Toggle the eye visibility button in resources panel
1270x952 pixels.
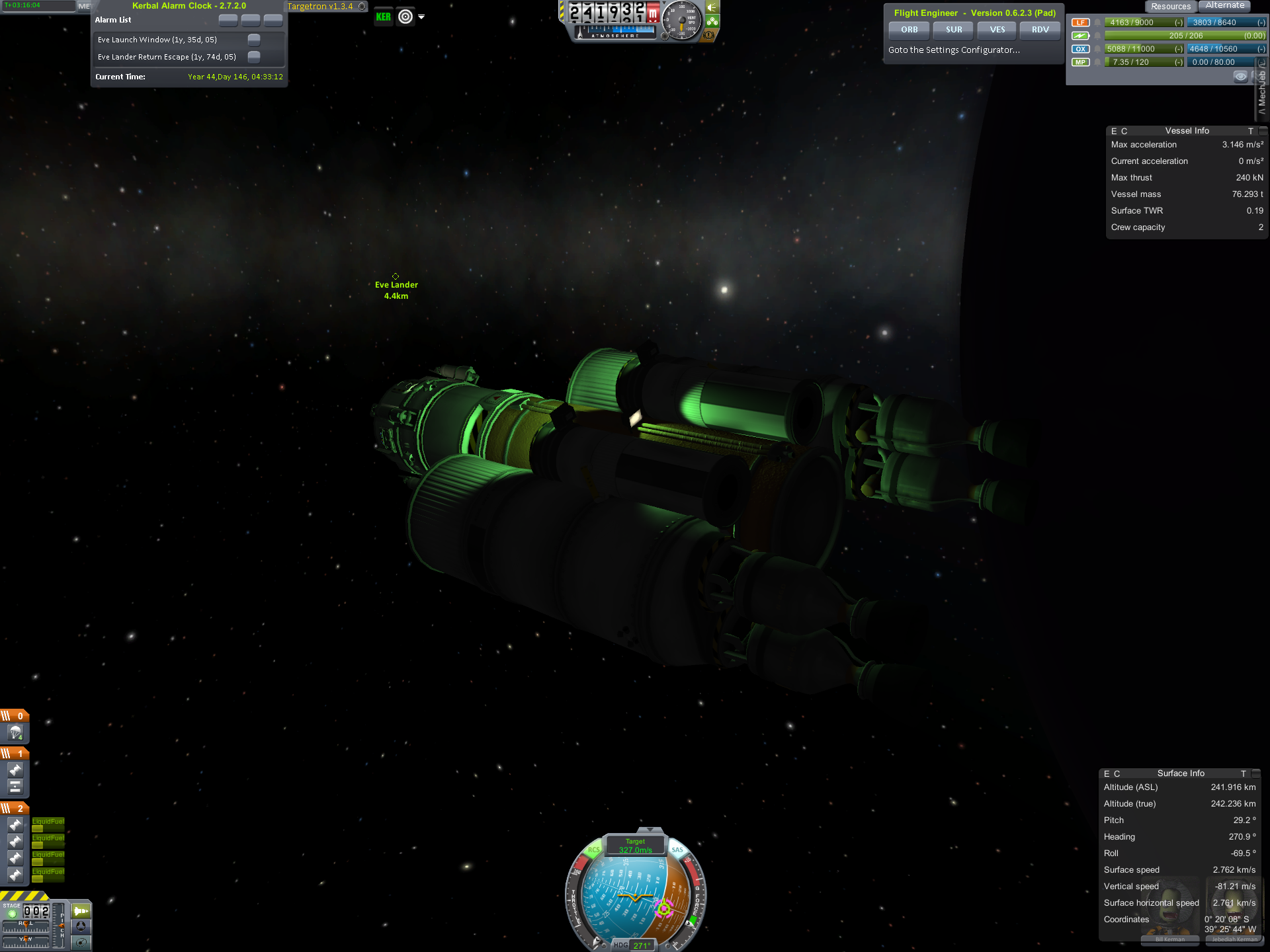pyautogui.click(x=1240, y=77)
